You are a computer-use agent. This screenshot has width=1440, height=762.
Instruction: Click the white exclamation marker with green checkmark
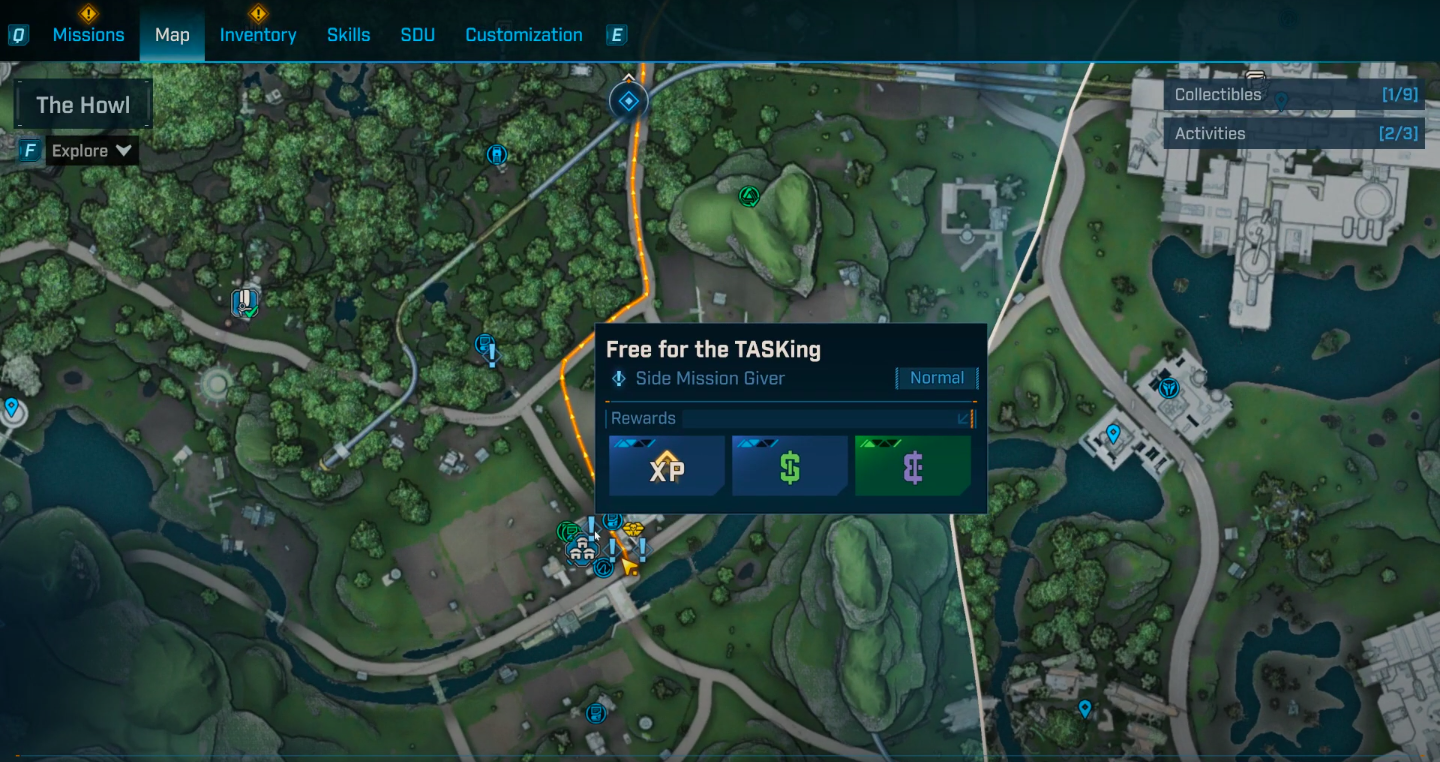(245, 302)
